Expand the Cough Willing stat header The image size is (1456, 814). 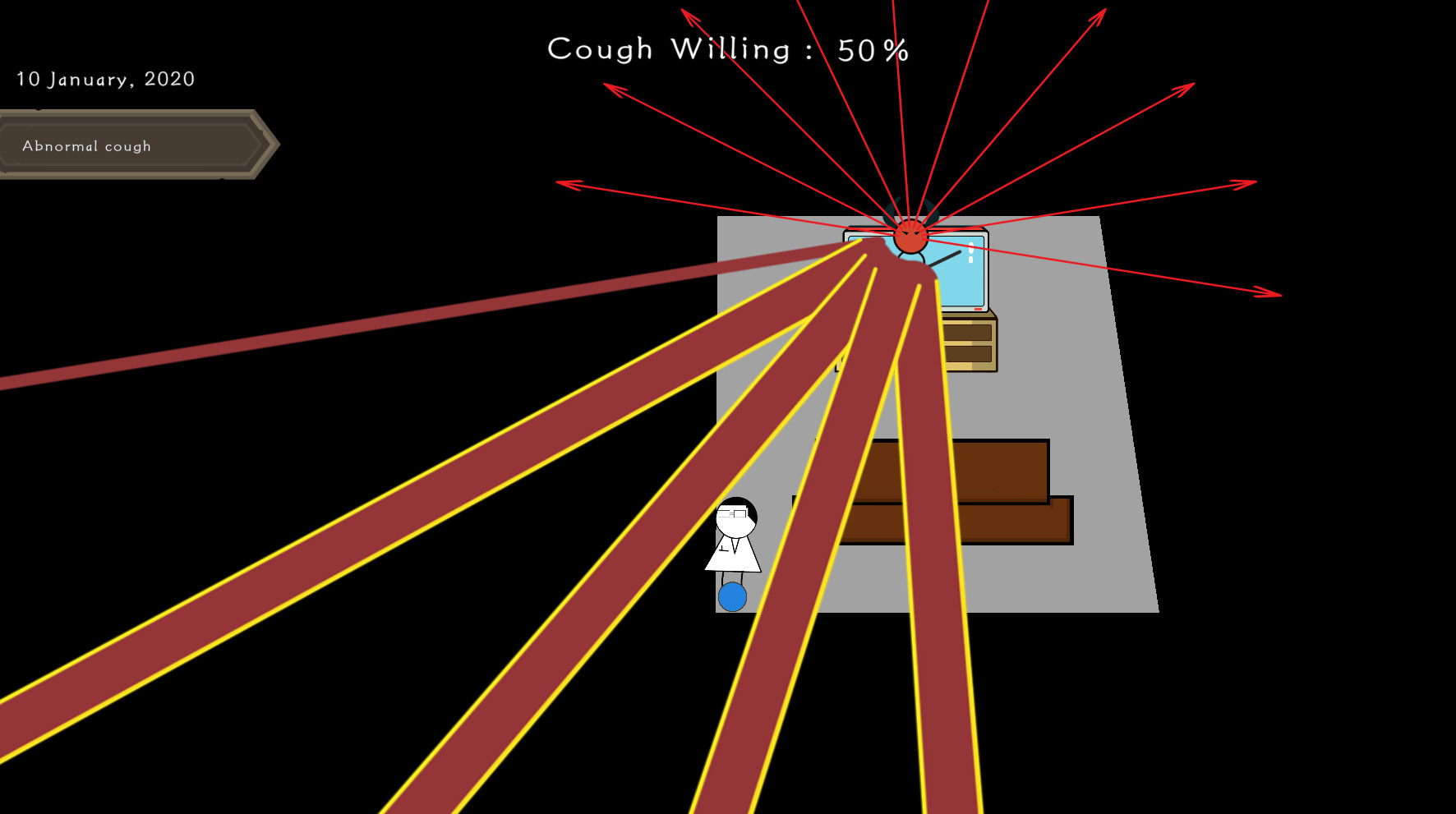point(727,49)
